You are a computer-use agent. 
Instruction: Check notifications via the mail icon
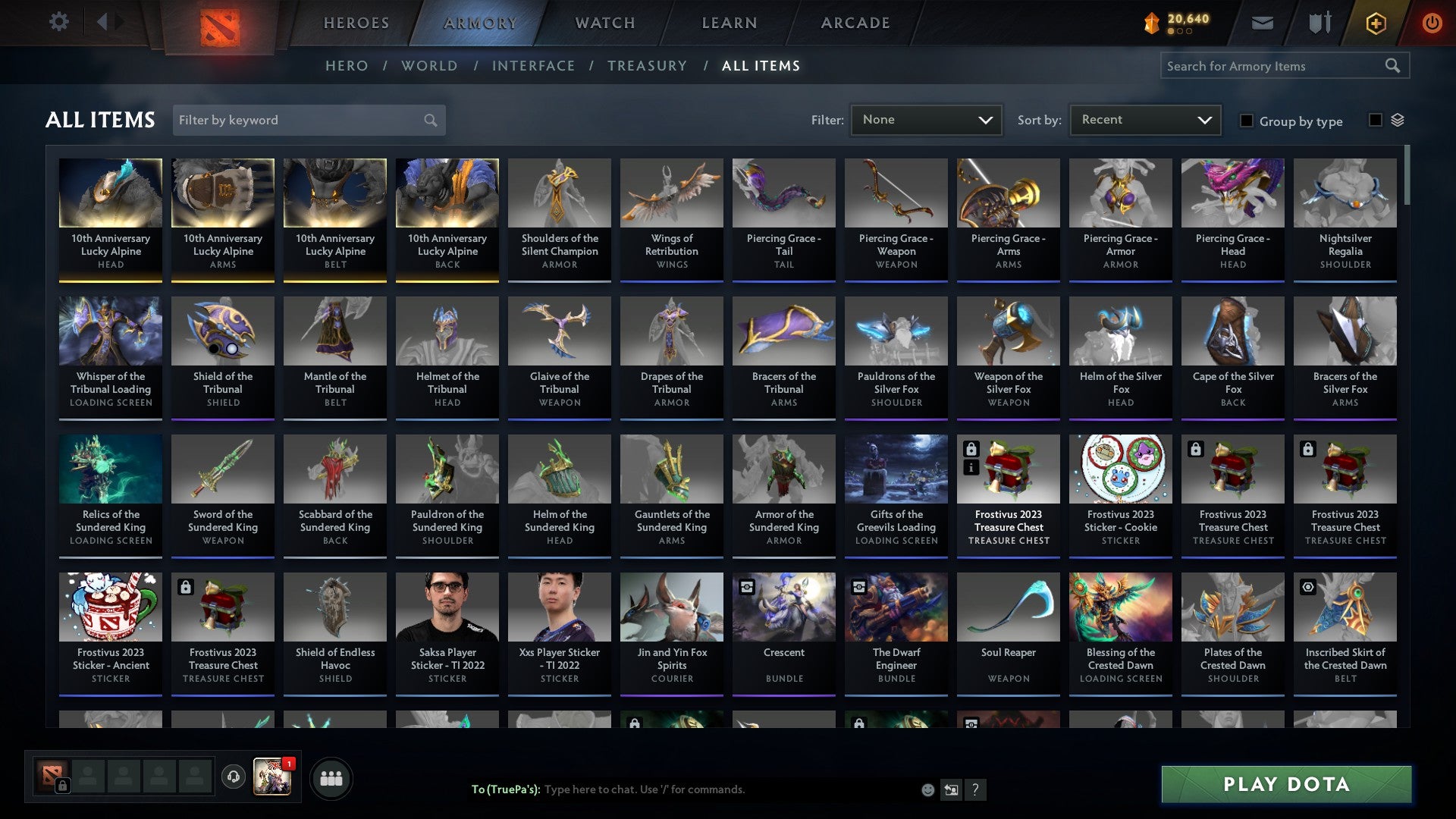point(1263,23)
